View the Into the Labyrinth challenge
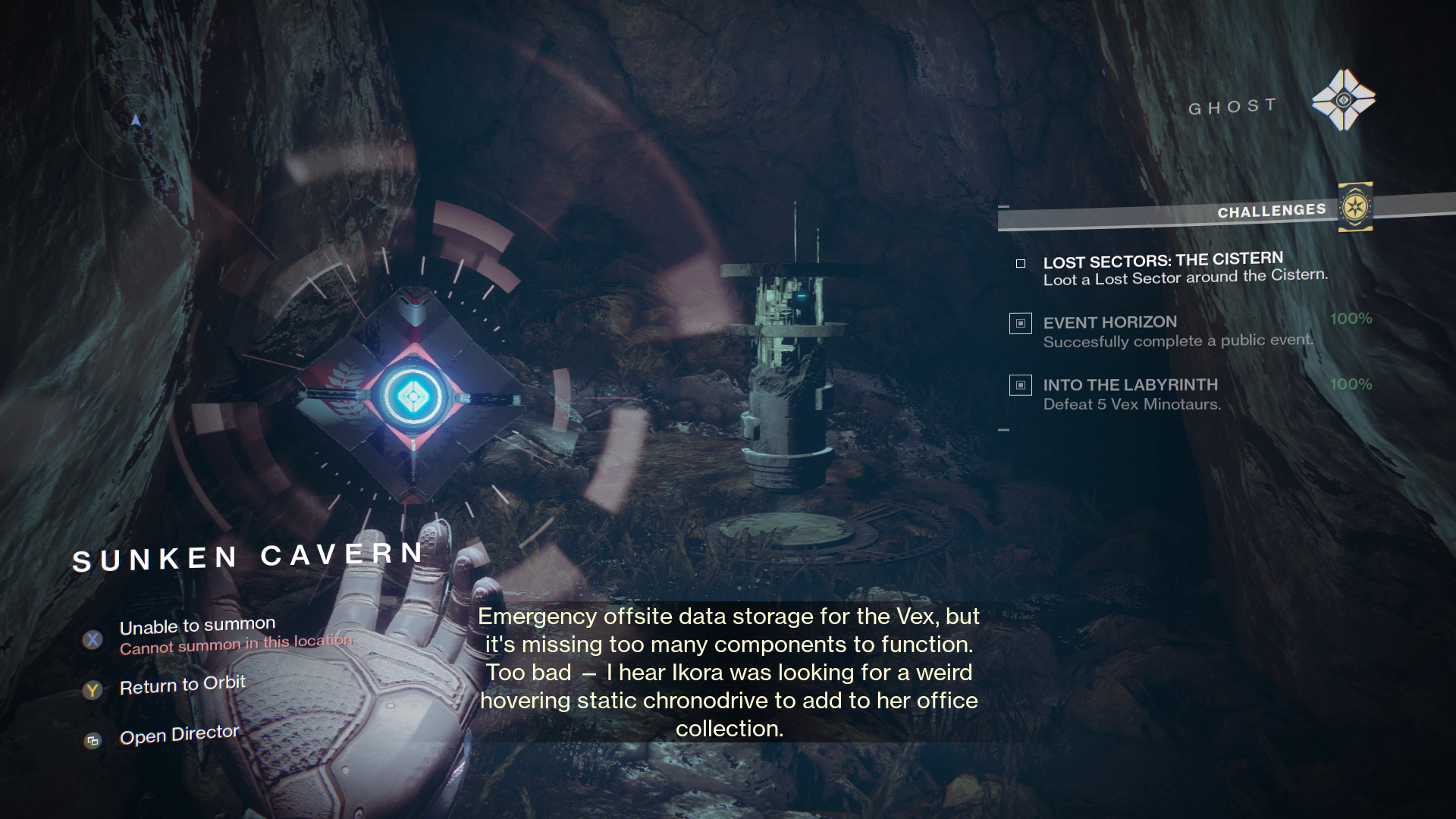Image resolution: width=1456 pixels, height=819 pixels. coord(1130,385)
